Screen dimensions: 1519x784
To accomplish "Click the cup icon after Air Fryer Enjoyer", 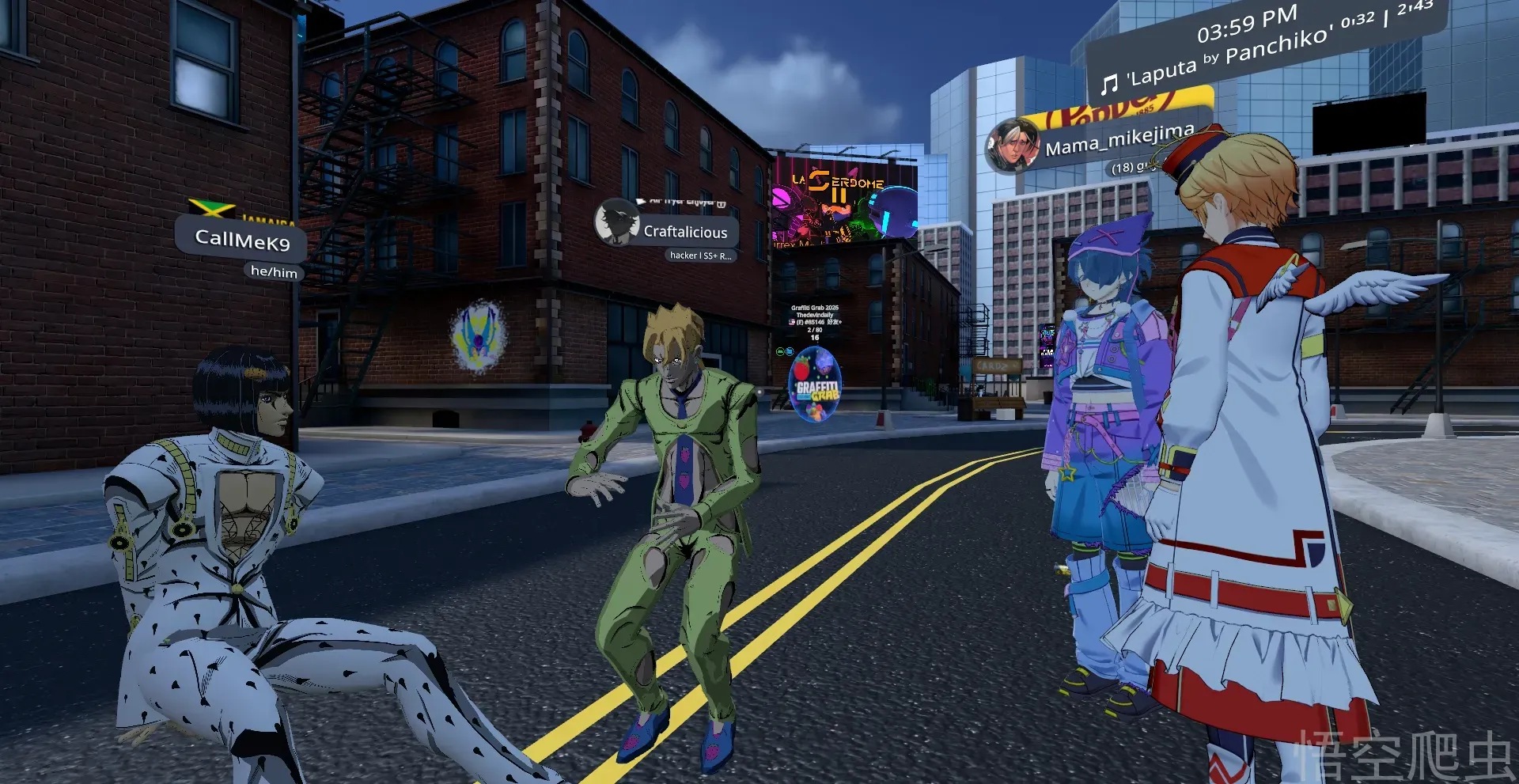I will point(722,204).
